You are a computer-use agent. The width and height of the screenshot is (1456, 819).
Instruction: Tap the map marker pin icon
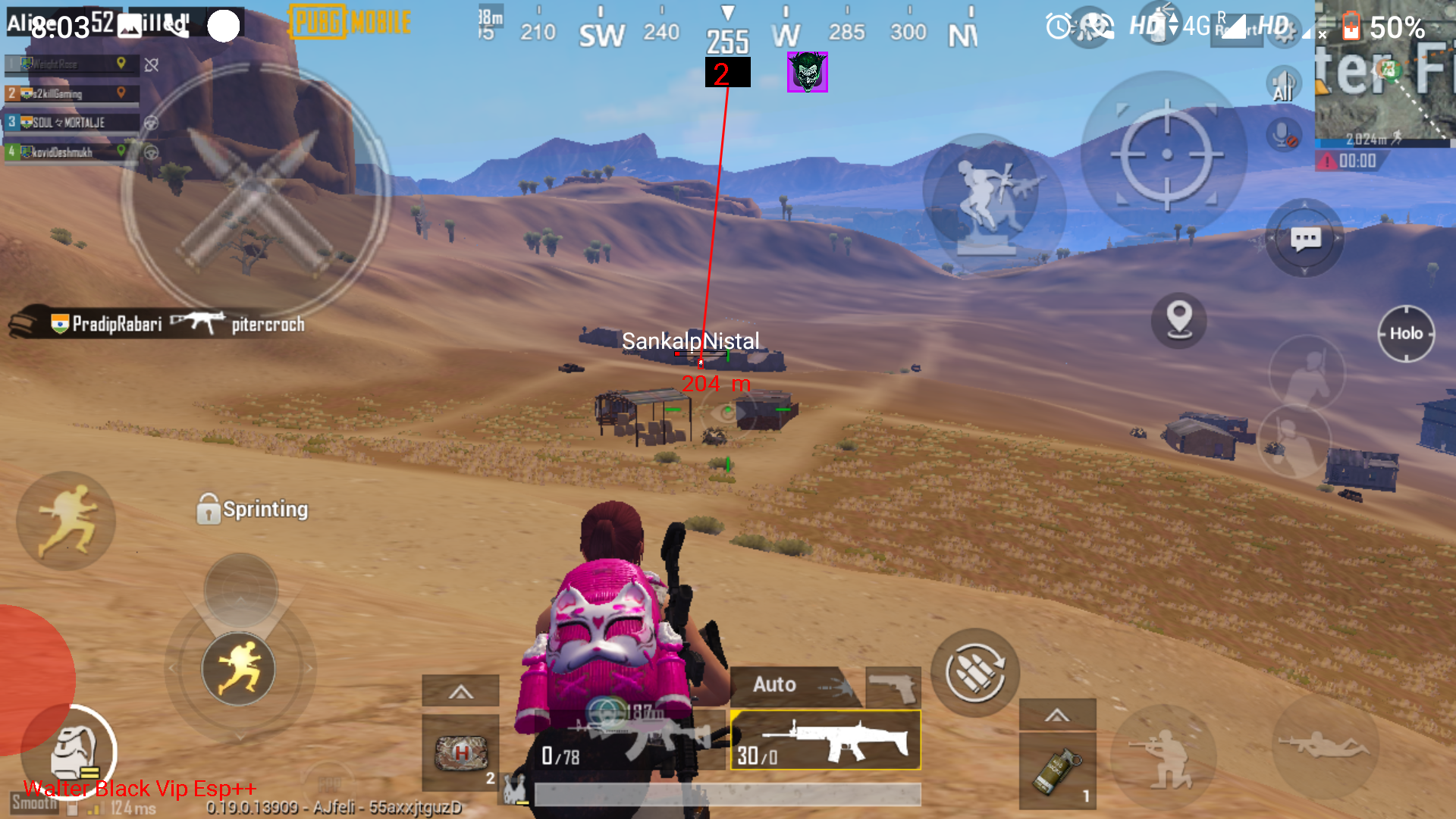(x=1178, y=322)
